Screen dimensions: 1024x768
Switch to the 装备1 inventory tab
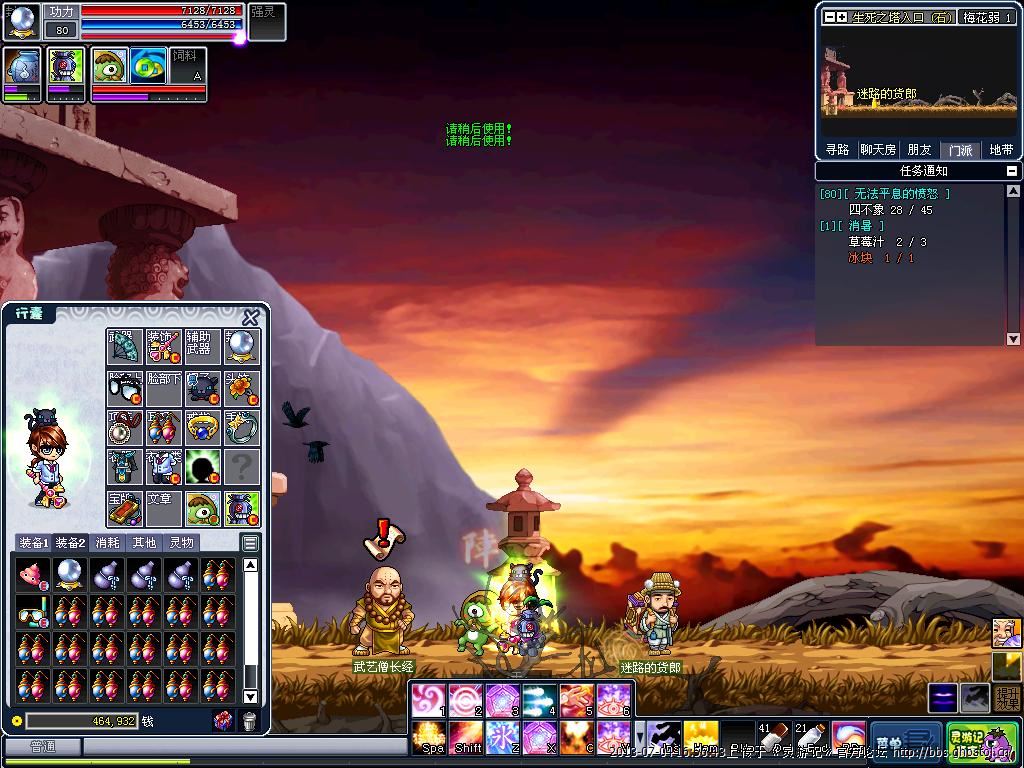(34, 543)
